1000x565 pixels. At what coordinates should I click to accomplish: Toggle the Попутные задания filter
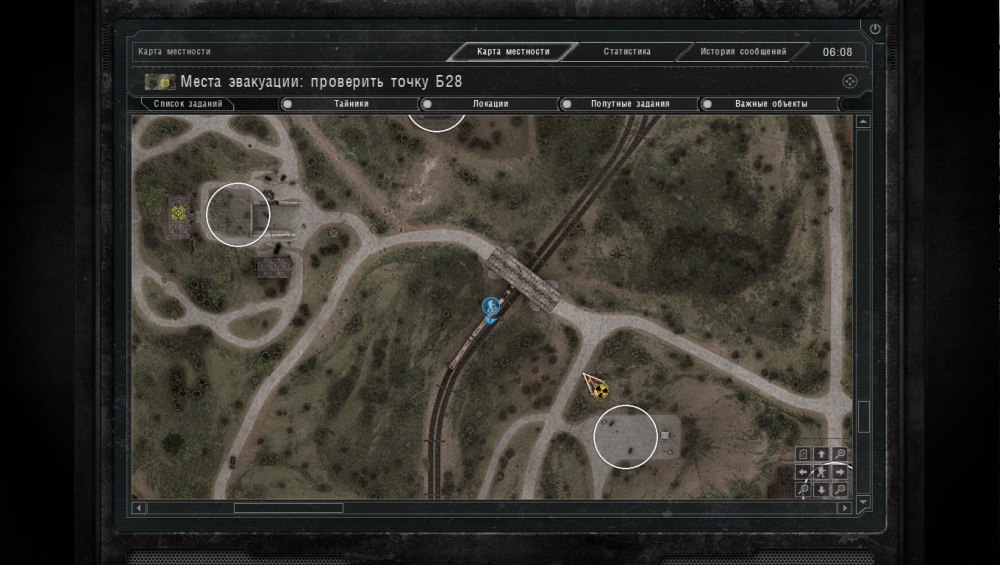pyautogui.click(x=566, y=103)
